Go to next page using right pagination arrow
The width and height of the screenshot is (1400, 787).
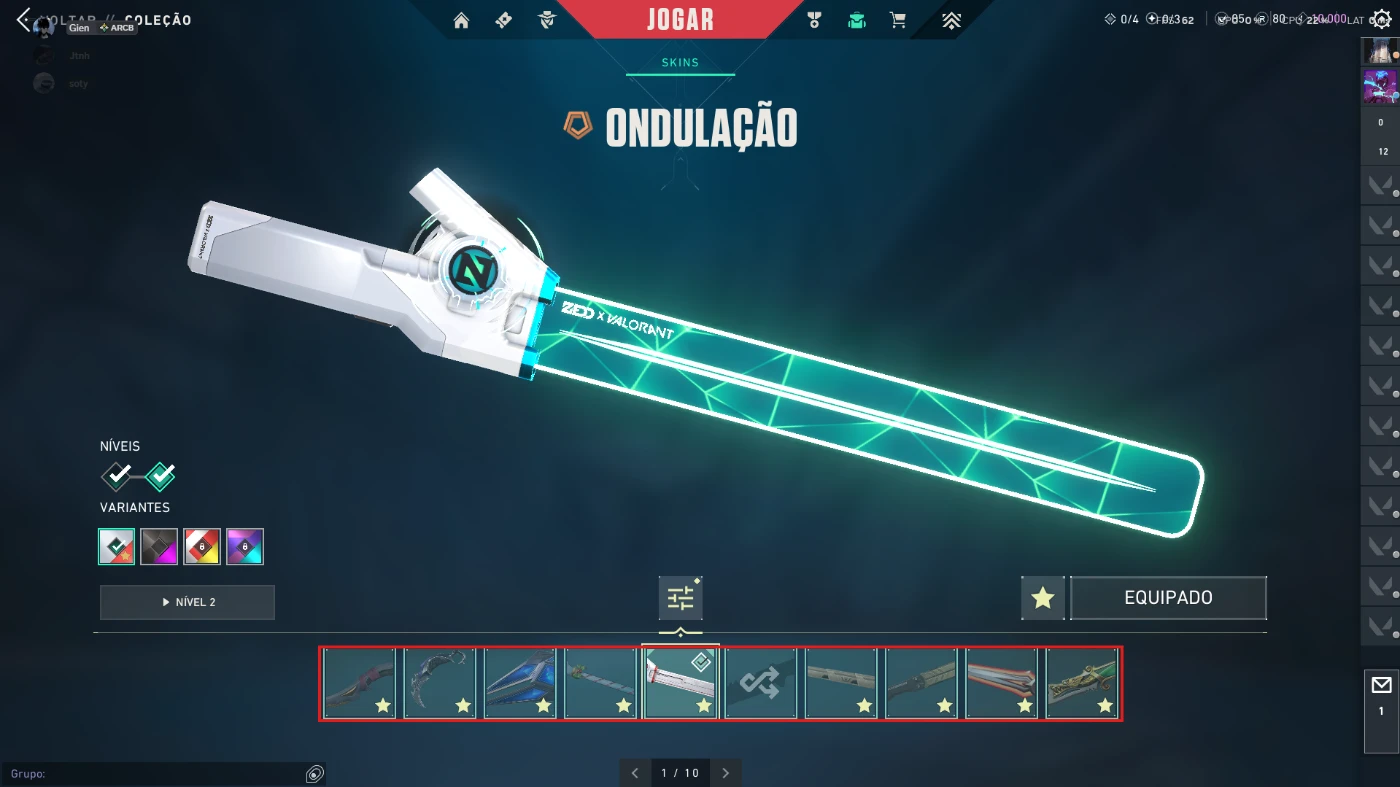(x=726, y=772)
